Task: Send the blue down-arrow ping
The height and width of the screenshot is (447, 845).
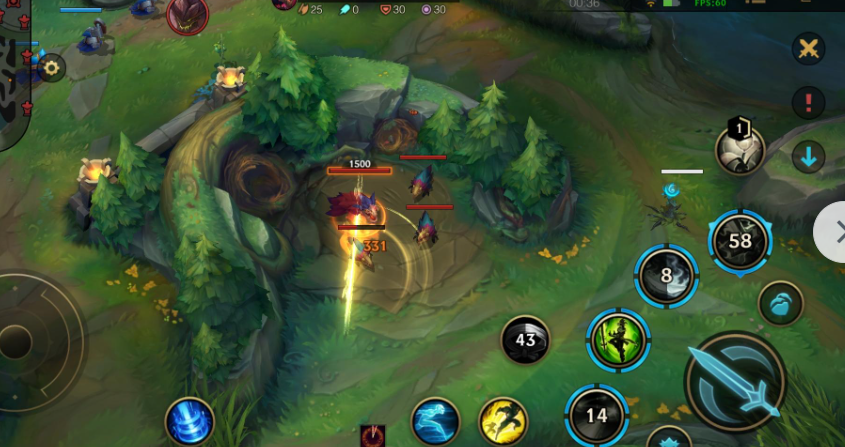Action: [808, 156]
